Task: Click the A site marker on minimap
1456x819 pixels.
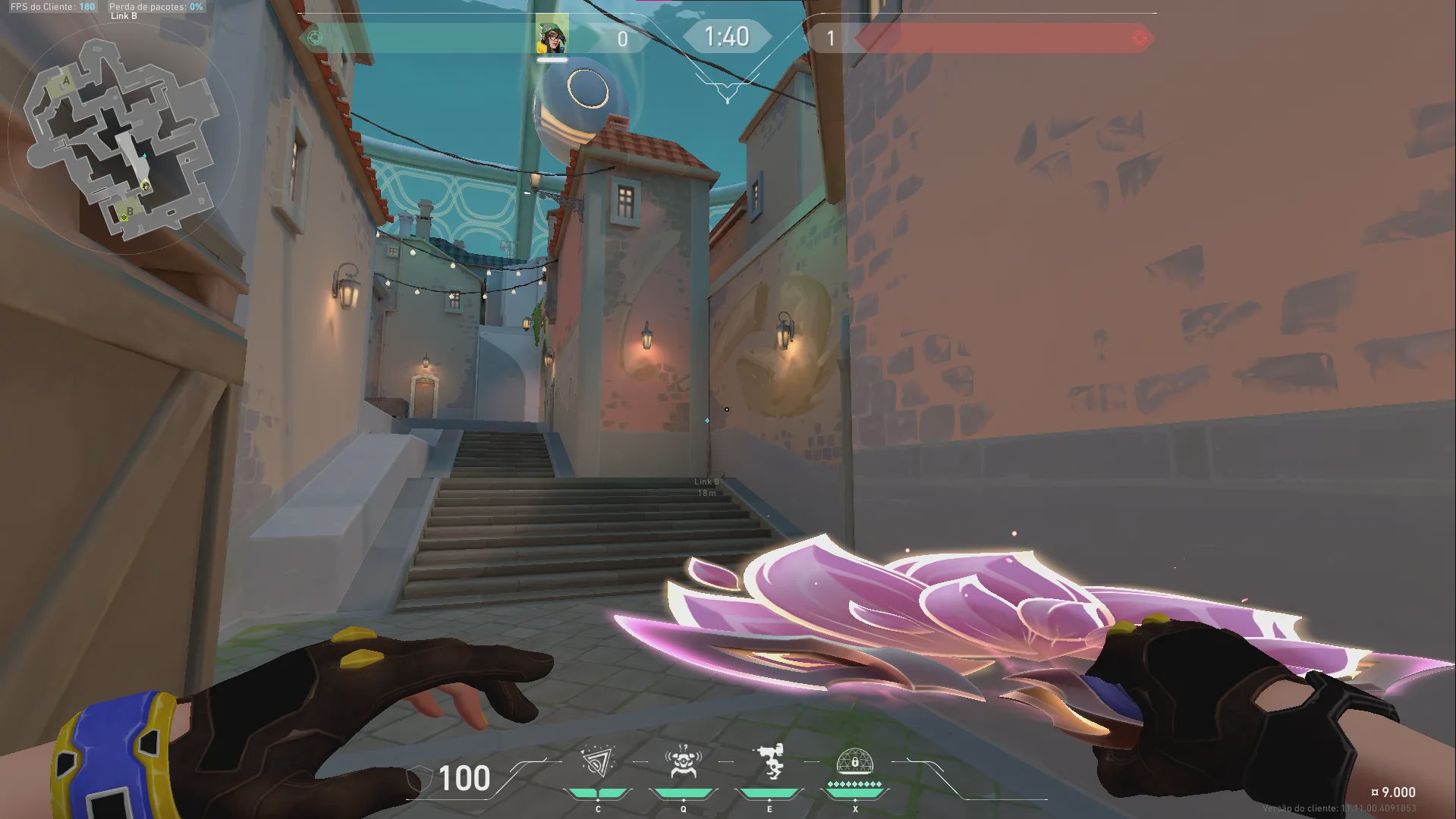Action: click(66, 80)
